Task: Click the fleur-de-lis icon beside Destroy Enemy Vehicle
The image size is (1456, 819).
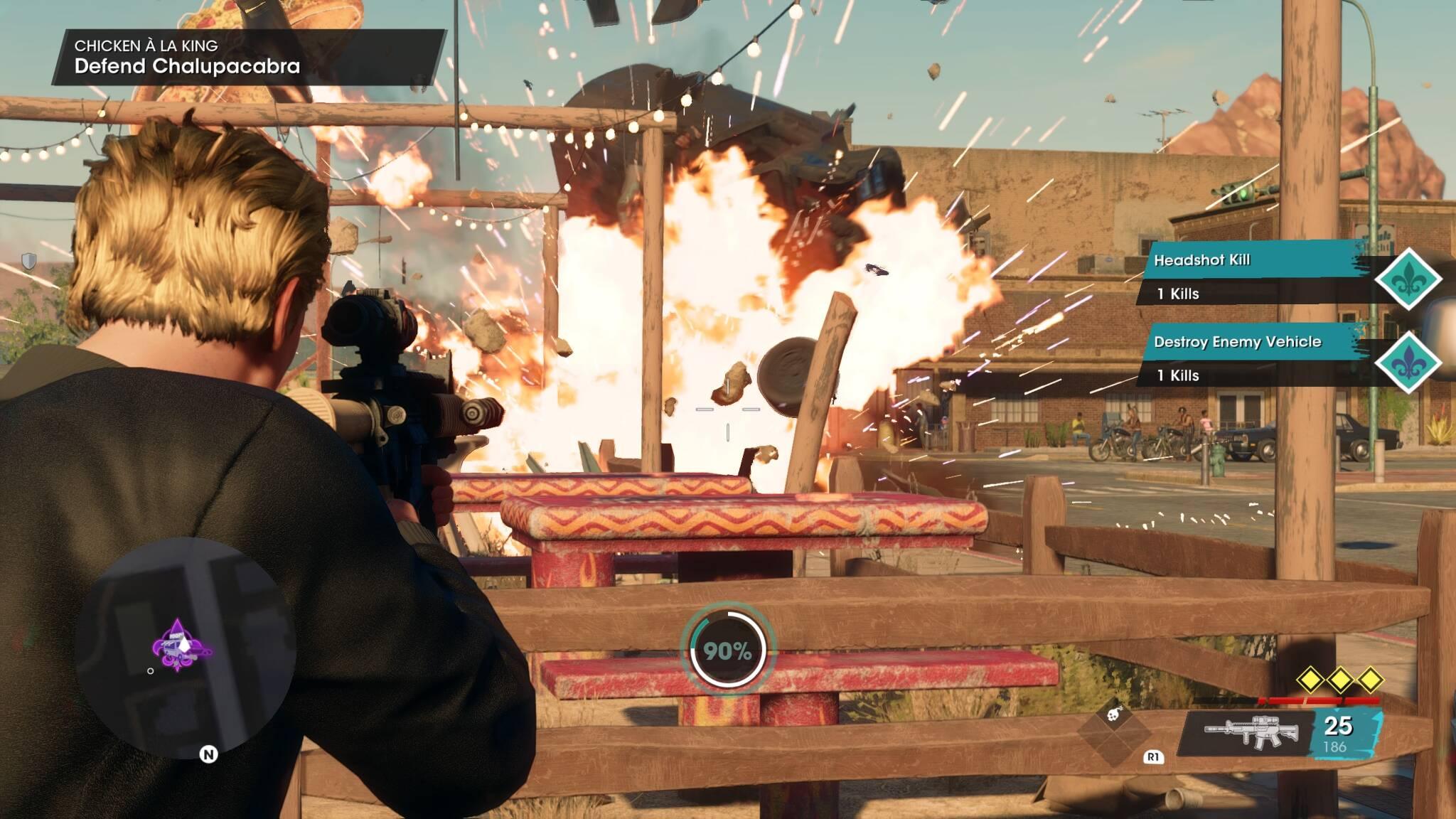Action: click(1408, 362)
